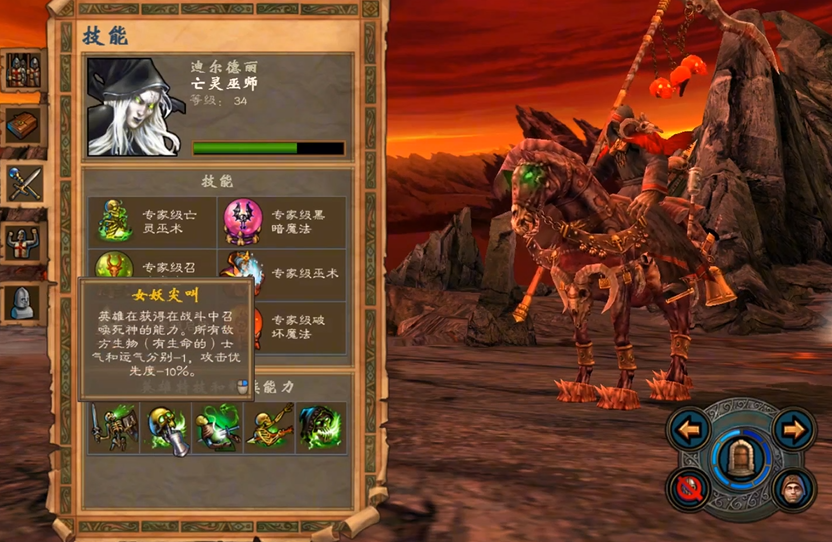Click the dismiss hero crossed-out button
The image size is (832, 542).
coord(690,490)
